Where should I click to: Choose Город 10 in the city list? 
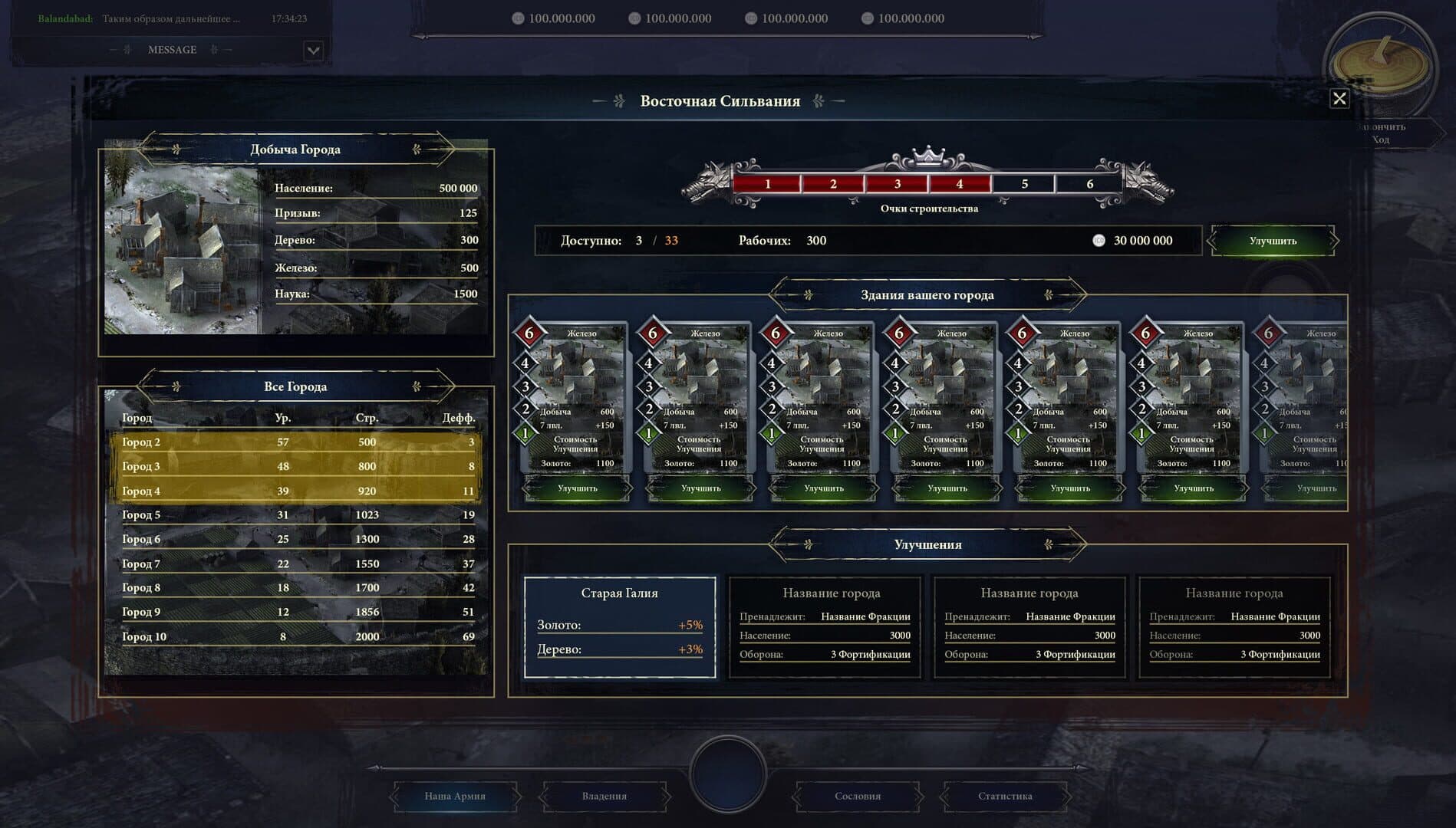(x=298, y=636)
